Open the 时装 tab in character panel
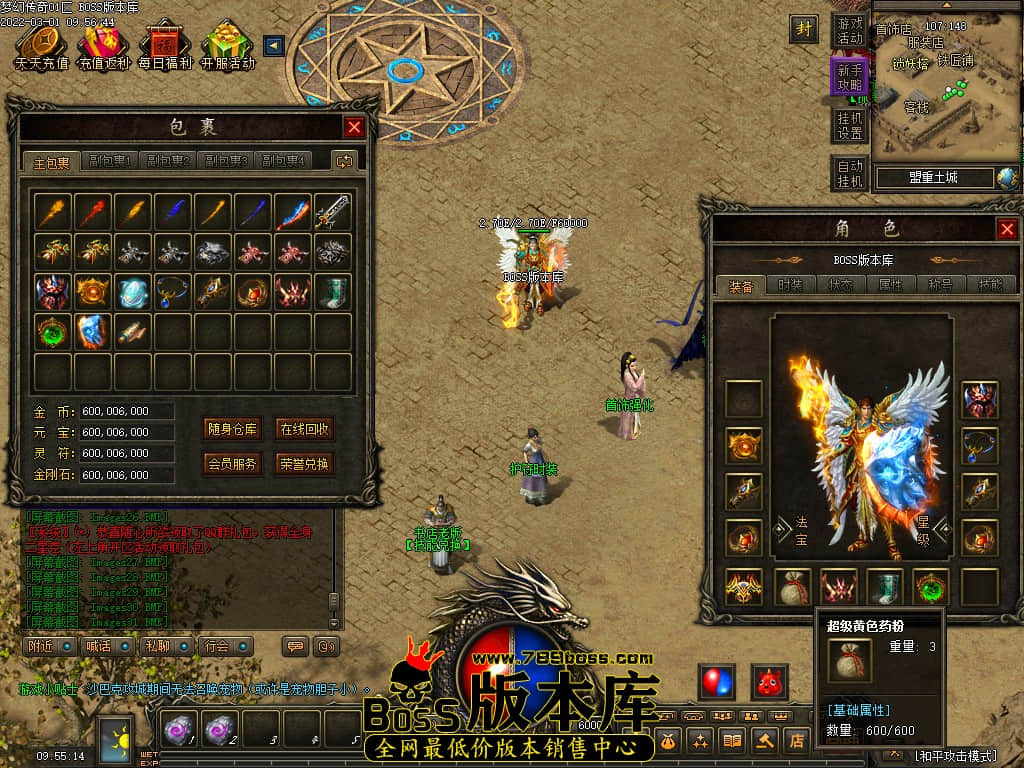This screenshot has width=1024, height=768. tap(790, 285)
